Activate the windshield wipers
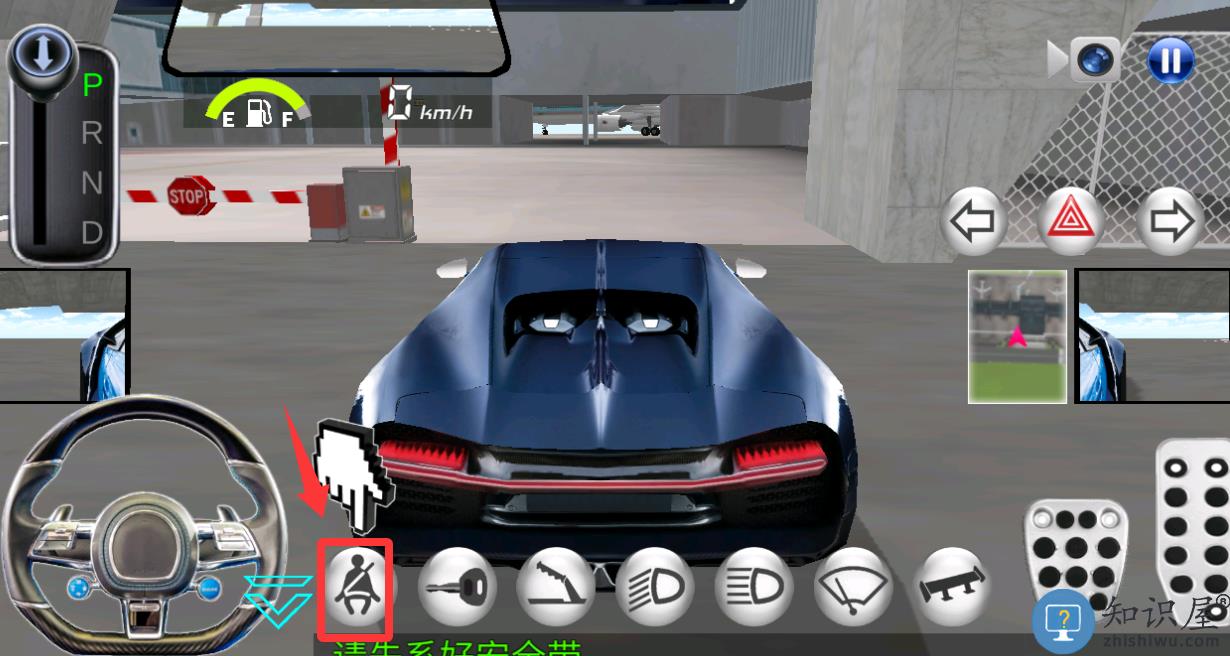Screen dimensions: 1230x656 (x=852, y=586)
